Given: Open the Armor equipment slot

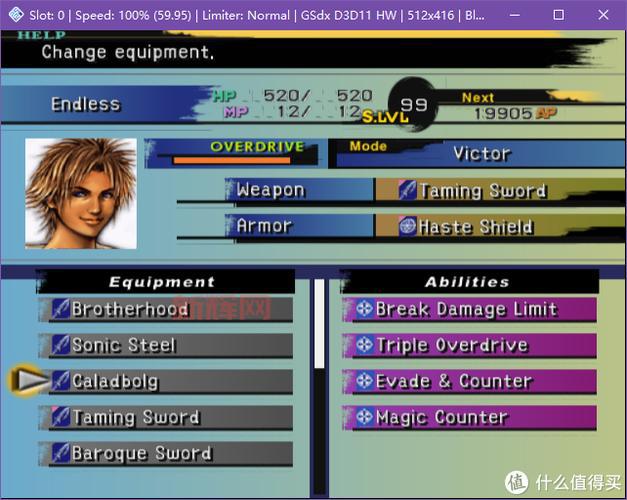Looking at the screenshot, I should (x=298, y=226).
